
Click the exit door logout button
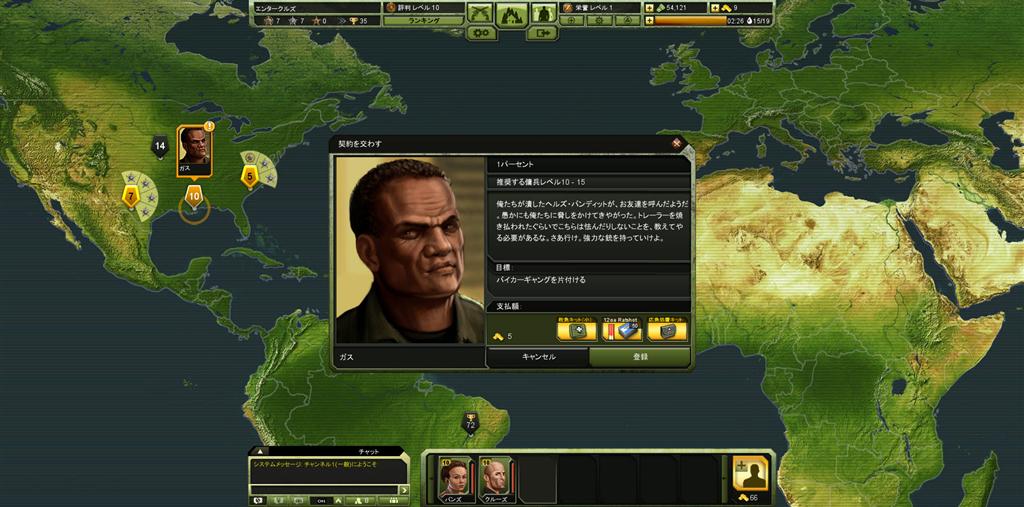(x=542, y=33)
